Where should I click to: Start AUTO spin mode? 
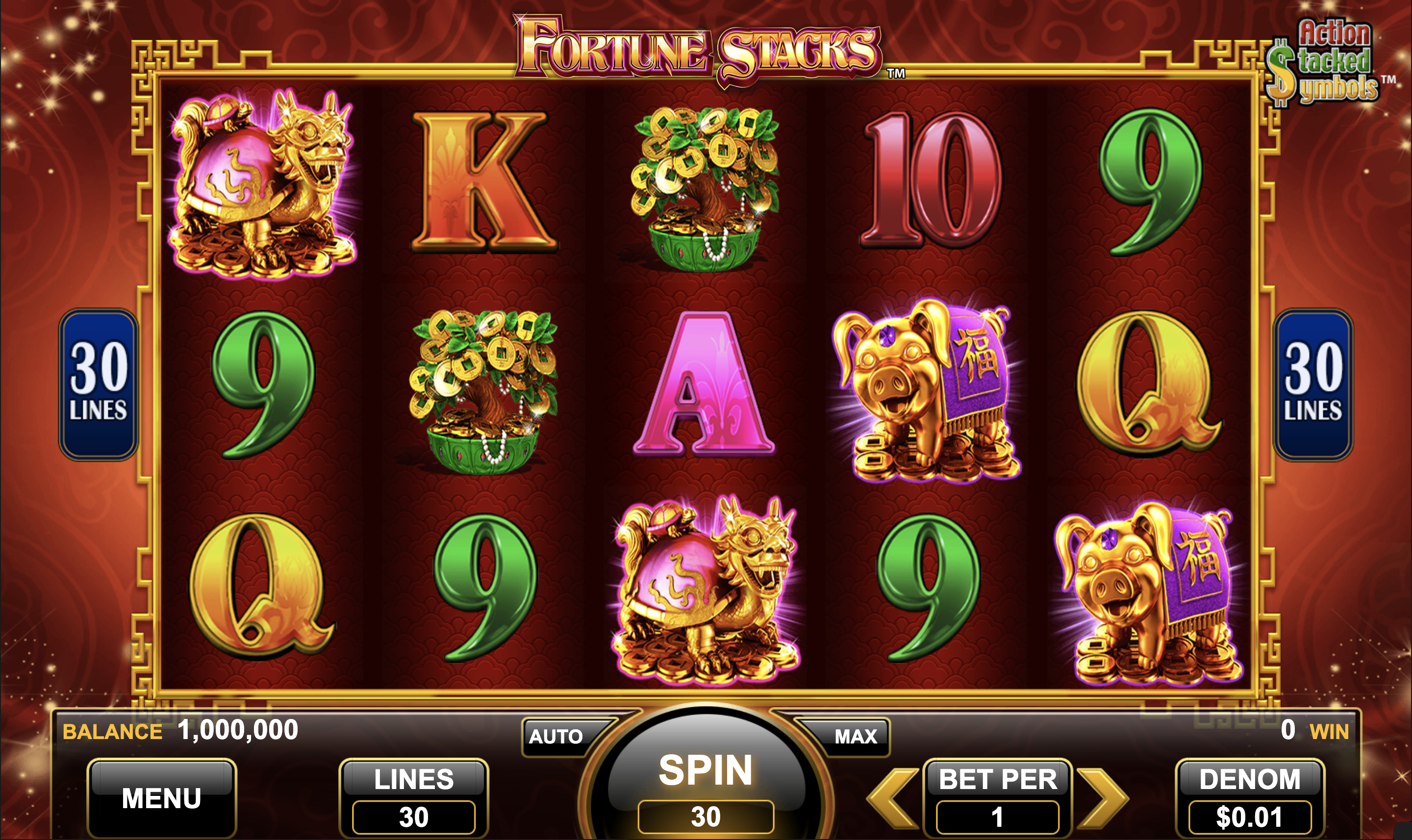tap(556, 736)
